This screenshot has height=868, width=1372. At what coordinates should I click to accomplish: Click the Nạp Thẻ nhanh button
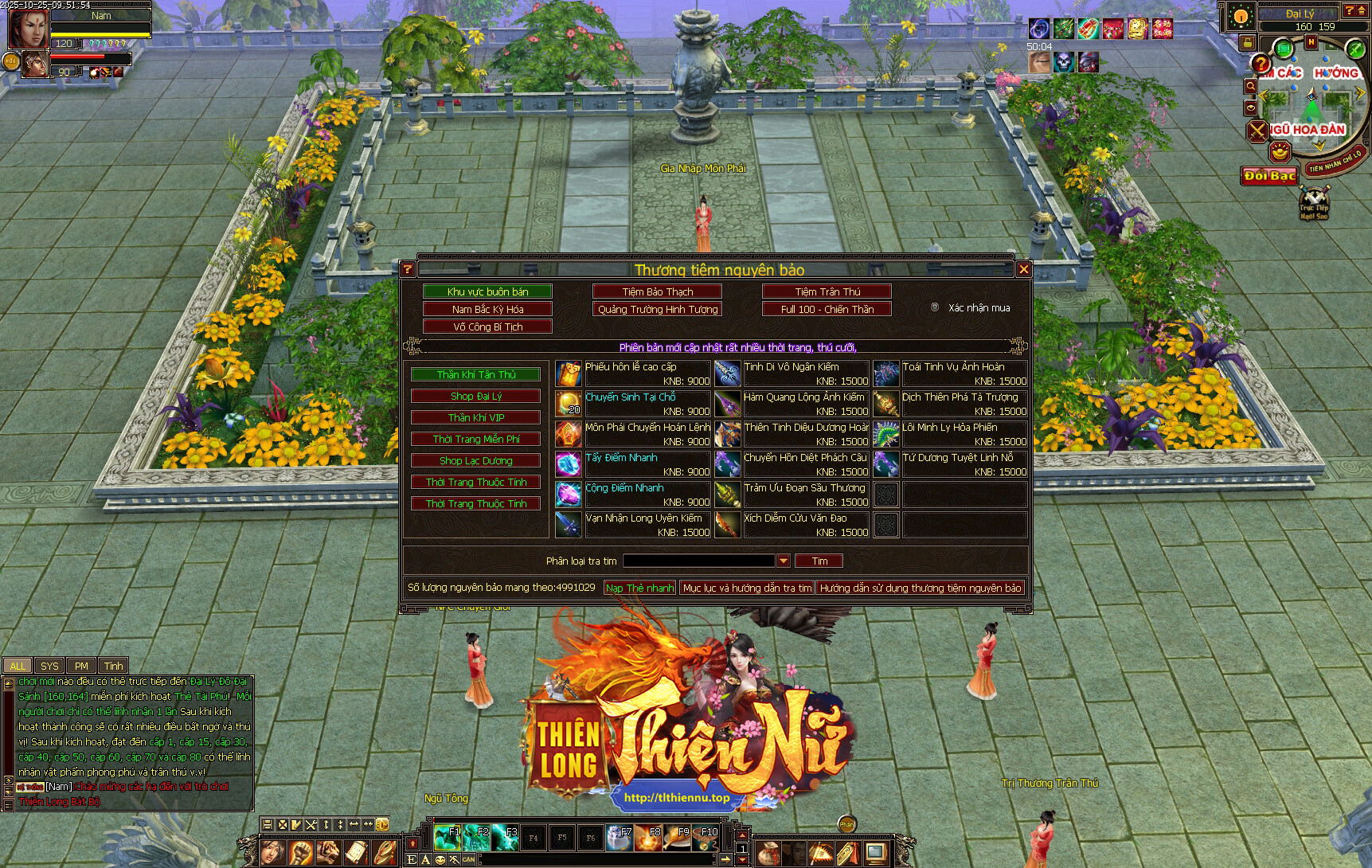click(639, 588)
